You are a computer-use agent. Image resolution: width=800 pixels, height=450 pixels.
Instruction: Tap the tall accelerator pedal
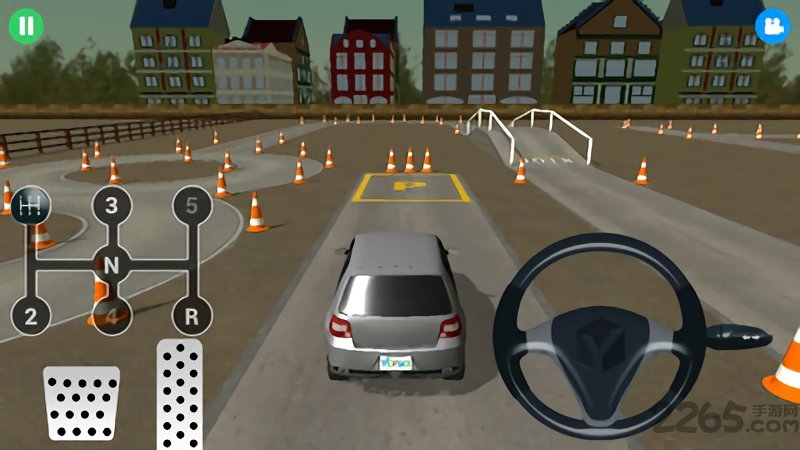(x=180, y=394)
